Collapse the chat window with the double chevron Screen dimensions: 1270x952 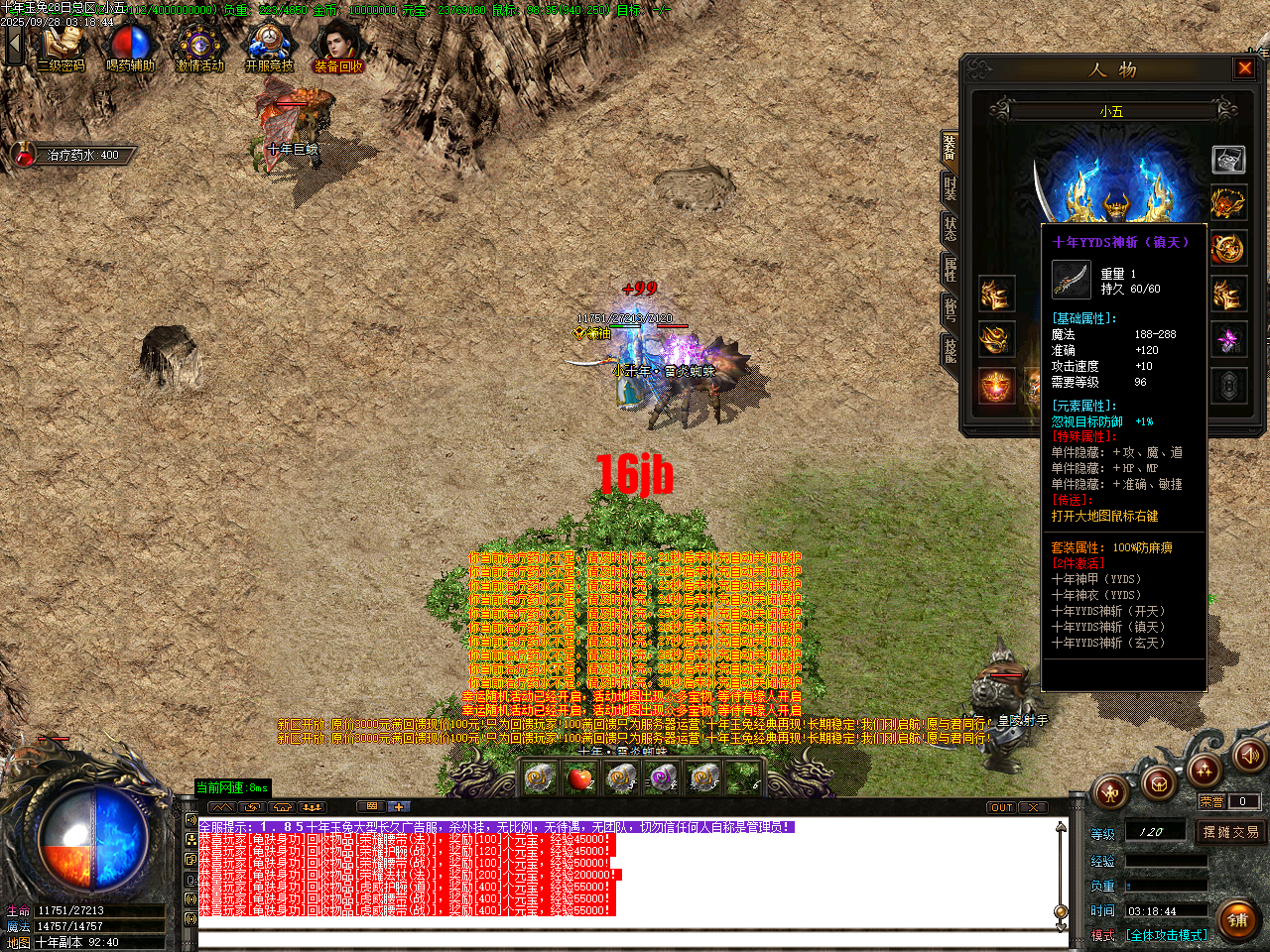point(223,806)
